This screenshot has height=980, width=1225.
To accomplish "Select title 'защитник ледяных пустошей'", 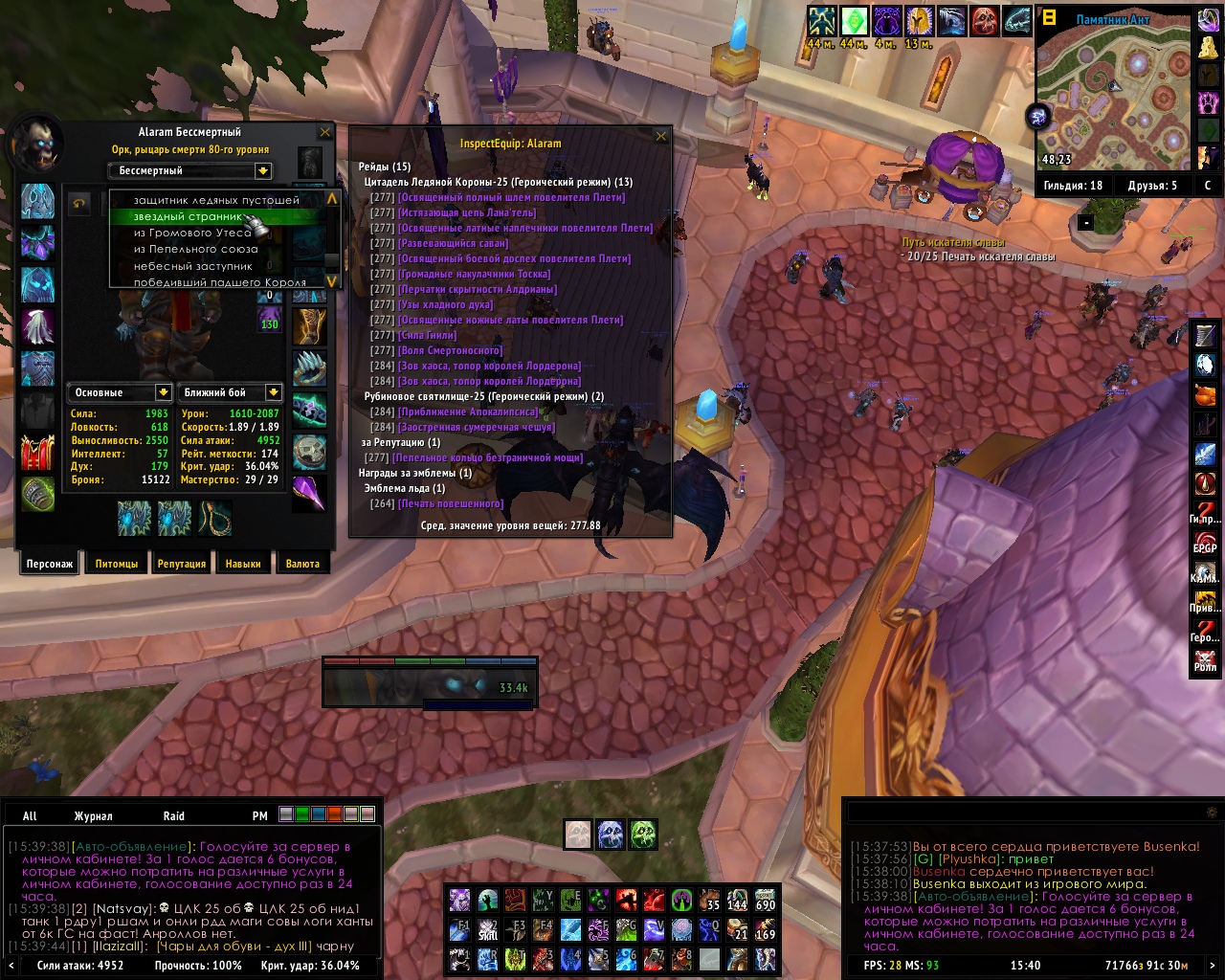I will click(x=216, y=200).
